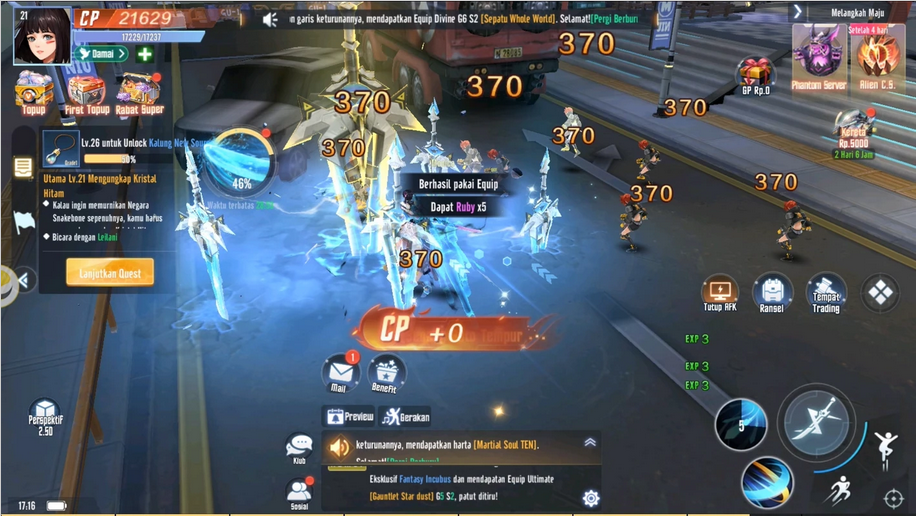Open the Phantom Server event
This screenshot has height=516, width=916.
pos(819,56)
